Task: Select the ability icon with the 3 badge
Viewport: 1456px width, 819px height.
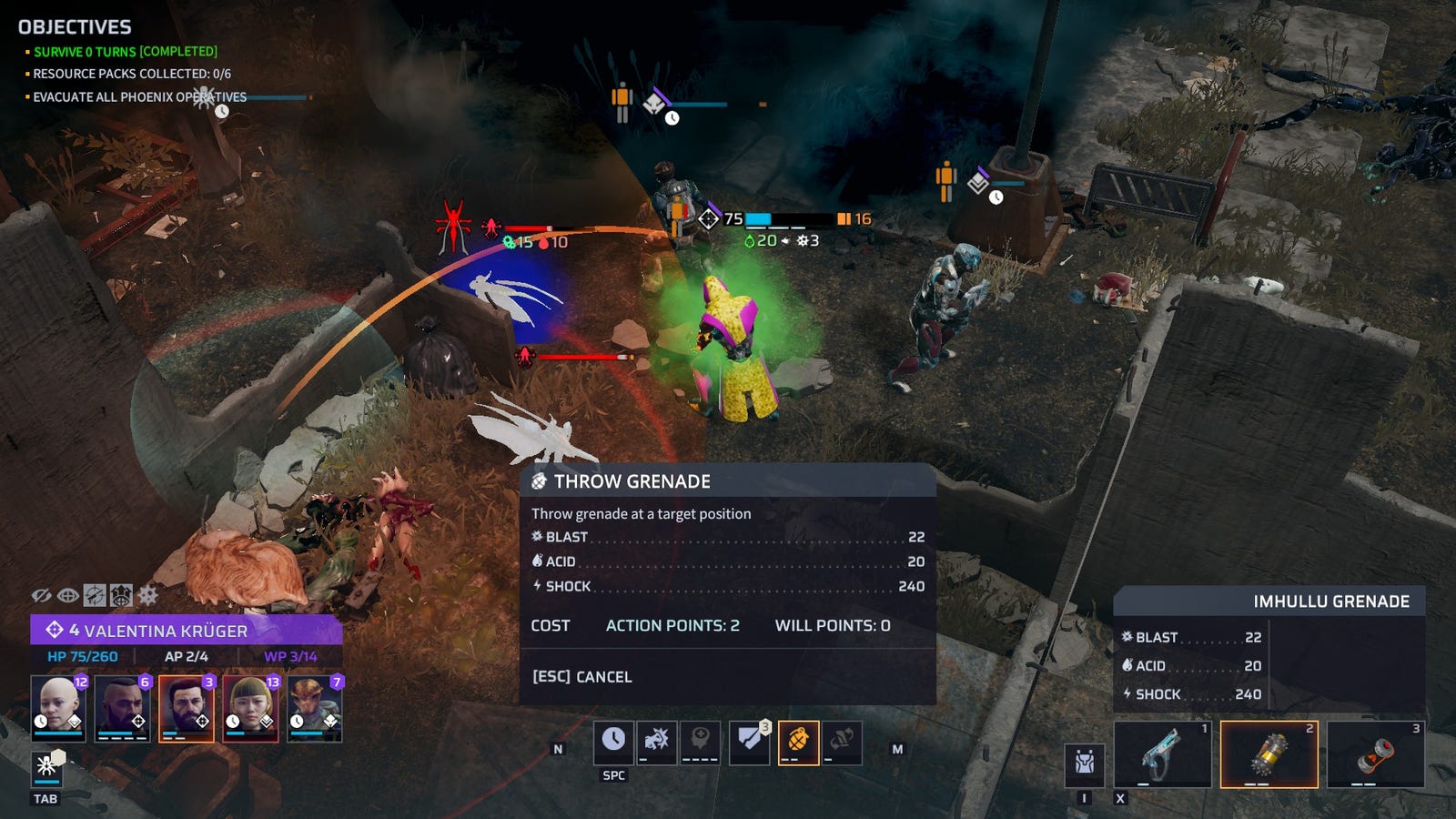Action: click(750, 743)
